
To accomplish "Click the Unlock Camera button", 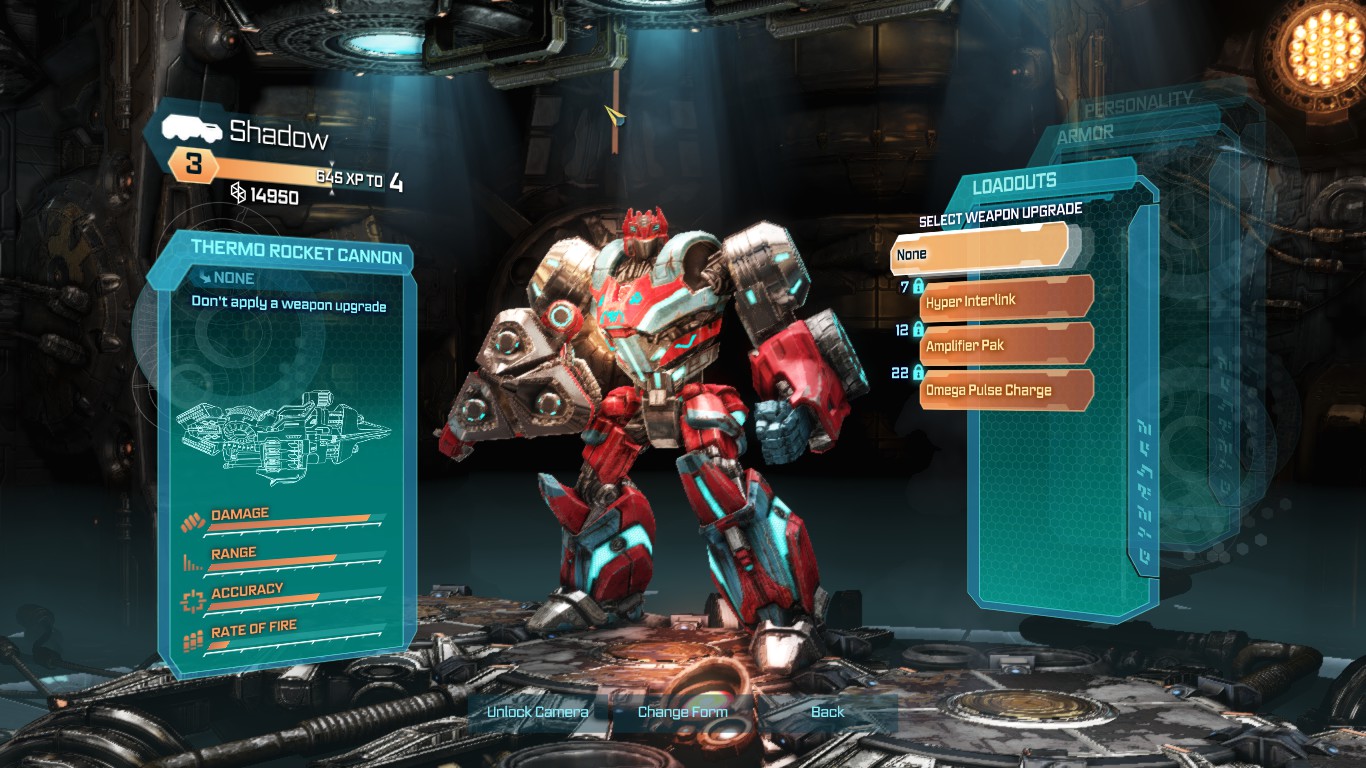I will point(537,712).
